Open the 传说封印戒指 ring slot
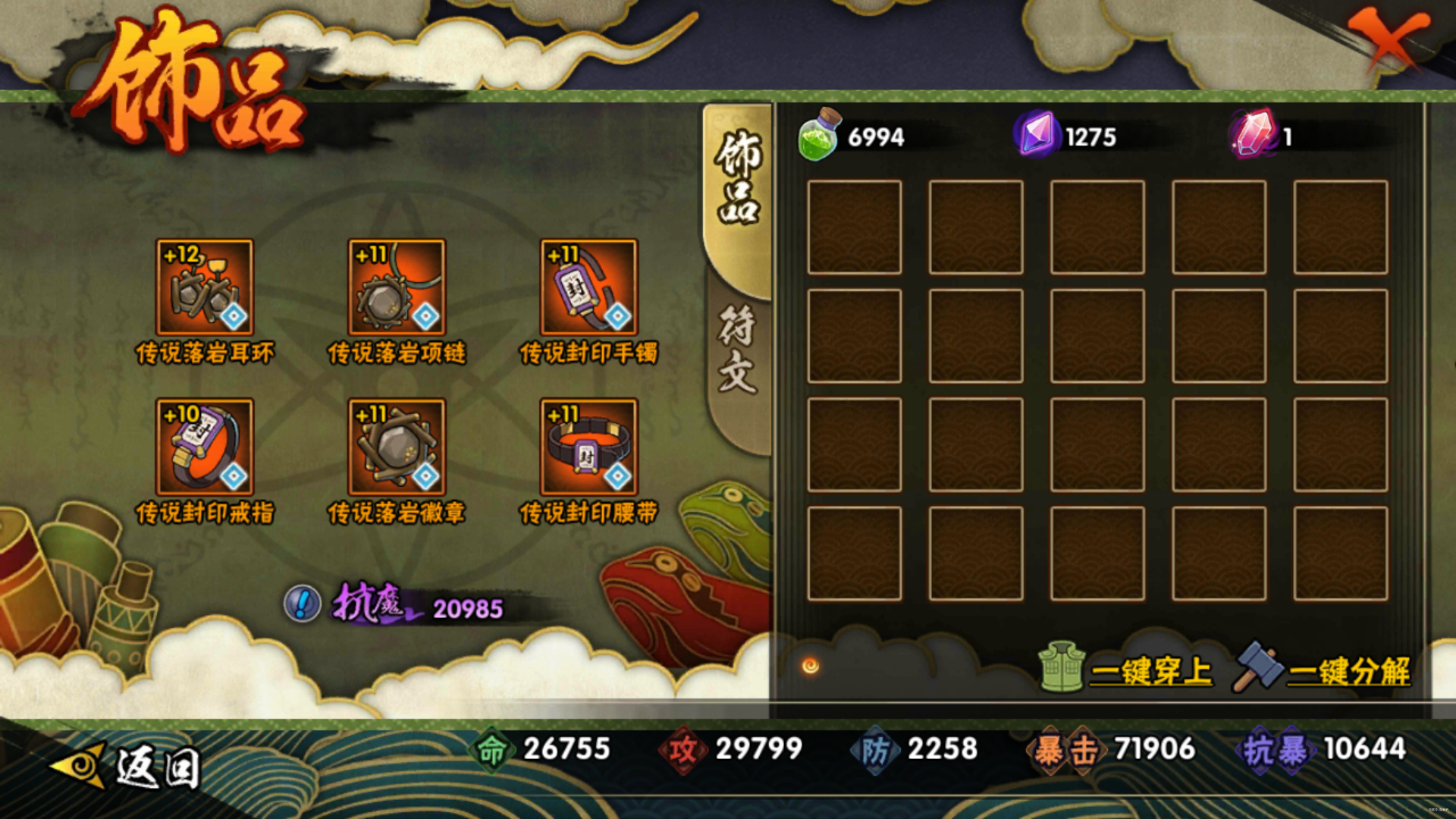This screenshot has height=819, width=1456. 204,447
